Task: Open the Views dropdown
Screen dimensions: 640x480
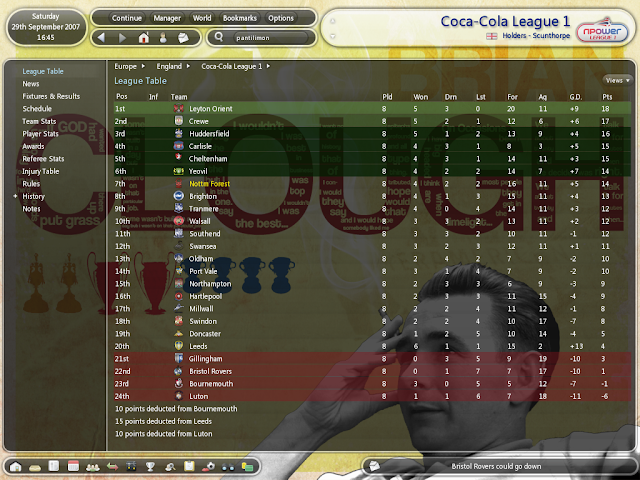Action: (x=616, y=79)
